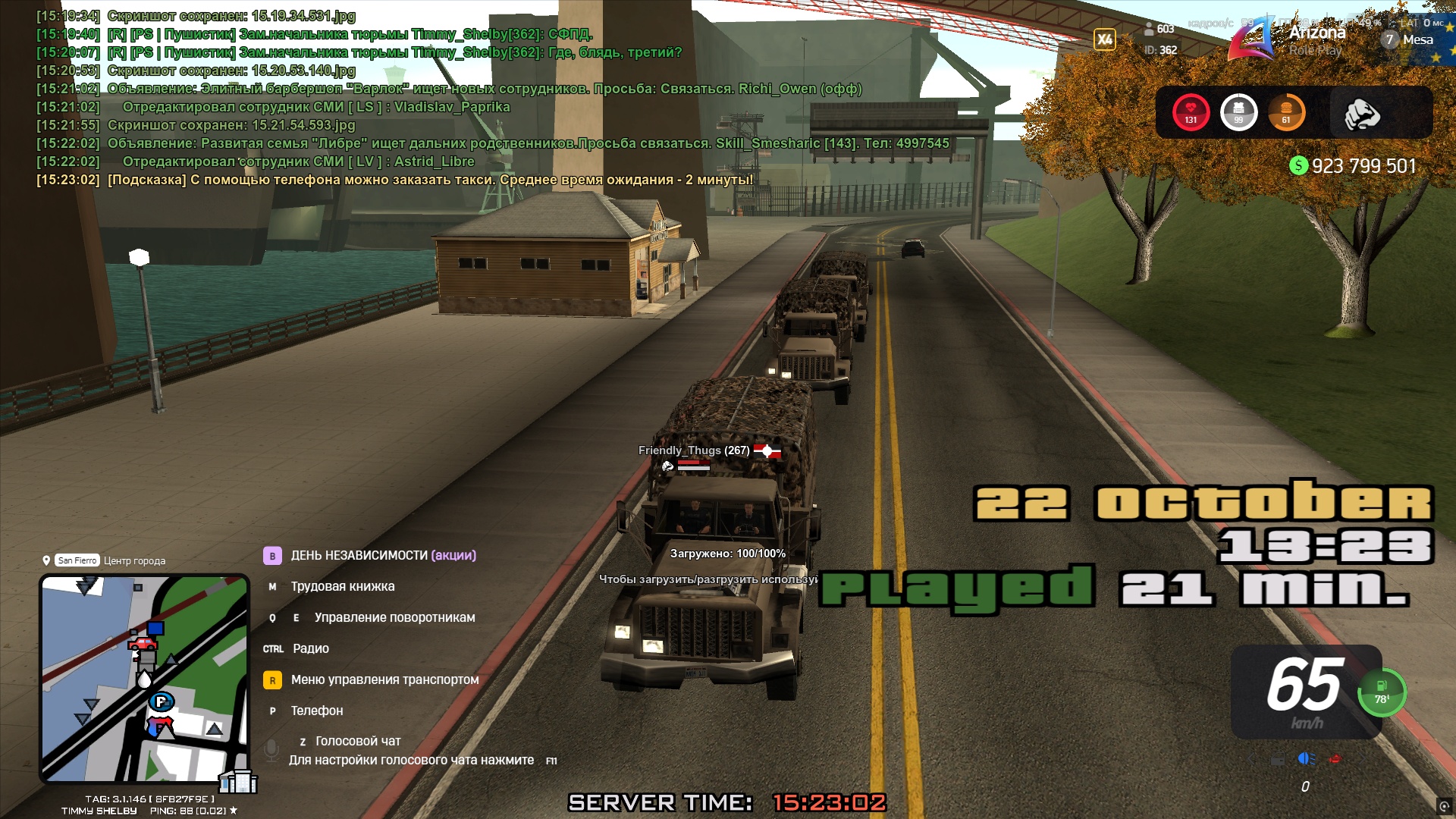
Task: Click the Mesa server badge
Action: (1408, 39)
